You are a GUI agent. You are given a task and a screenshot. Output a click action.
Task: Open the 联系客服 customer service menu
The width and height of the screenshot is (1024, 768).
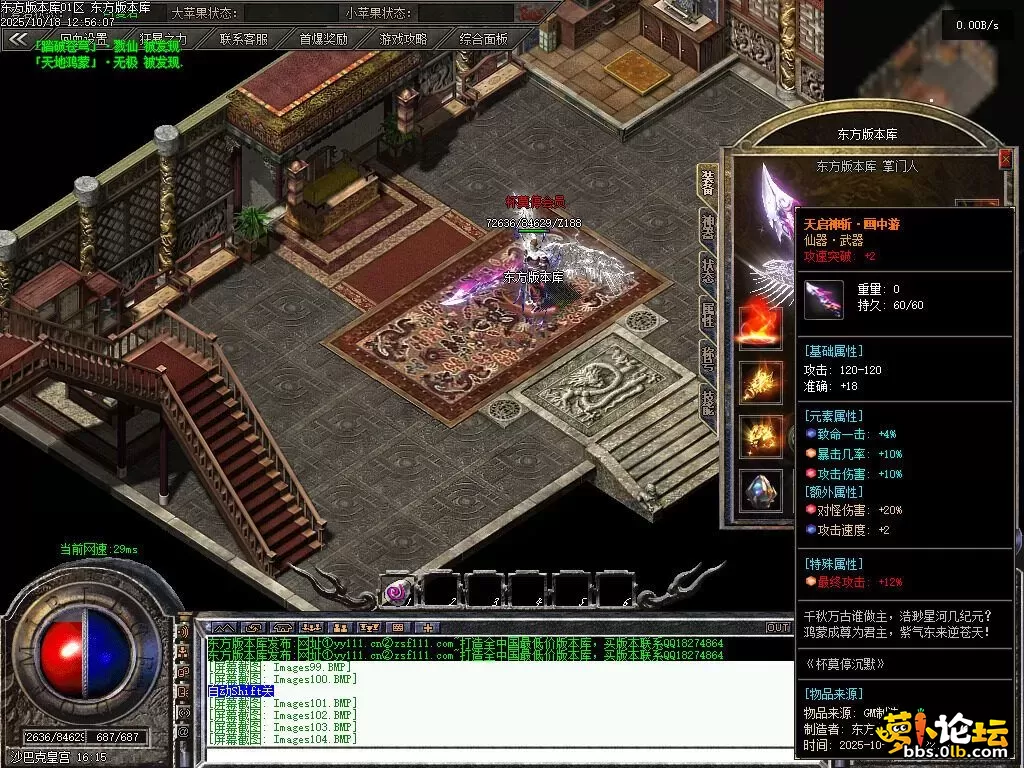(244, 39)
